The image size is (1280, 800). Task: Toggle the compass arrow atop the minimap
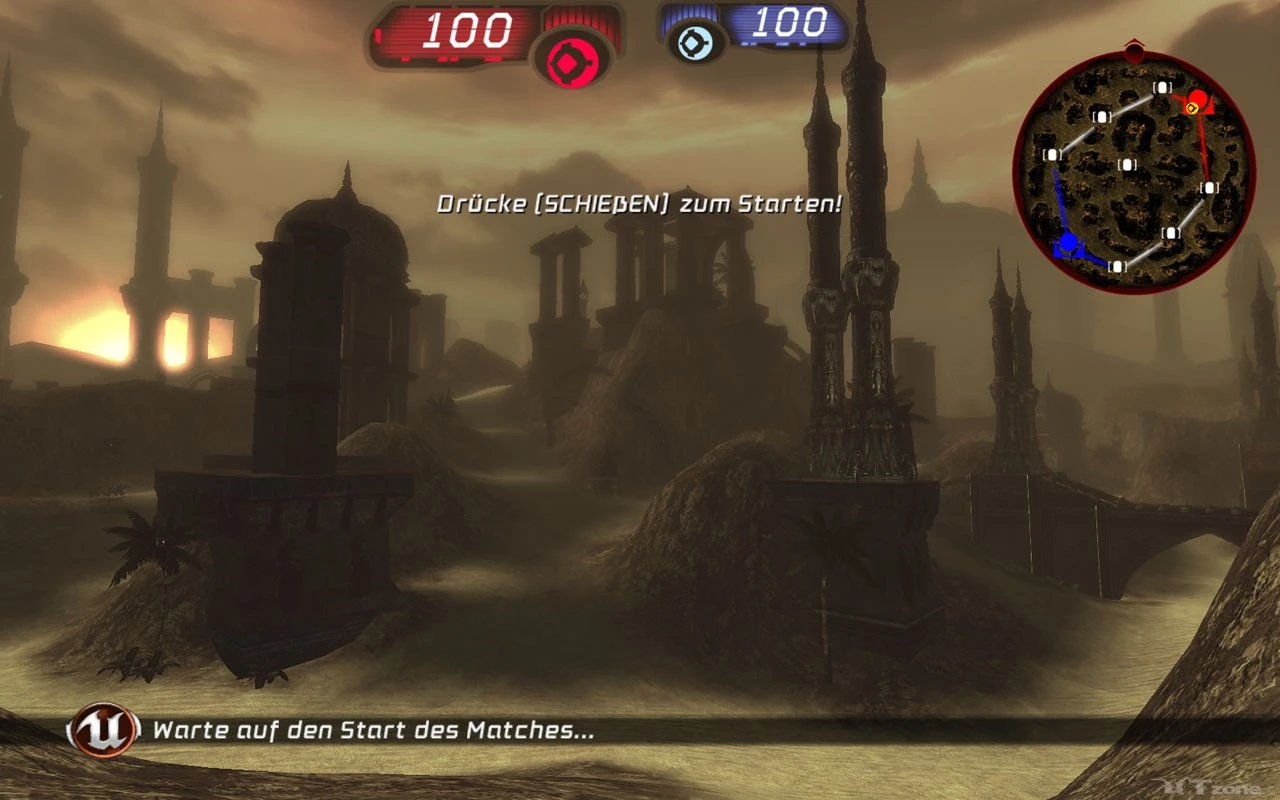(x=1135, y=47)
